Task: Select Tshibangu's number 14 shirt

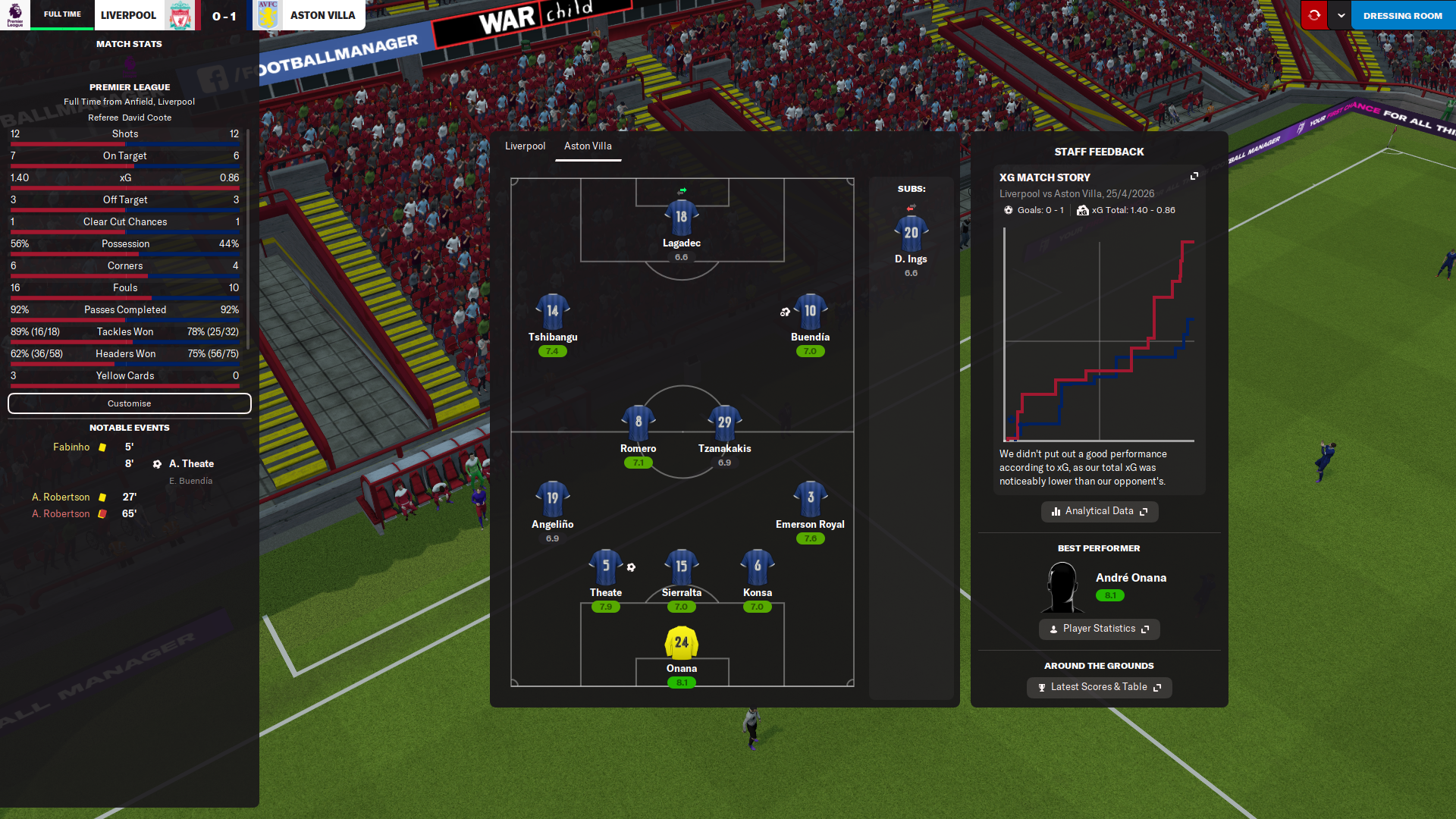Action: click(x=552, y=311)
